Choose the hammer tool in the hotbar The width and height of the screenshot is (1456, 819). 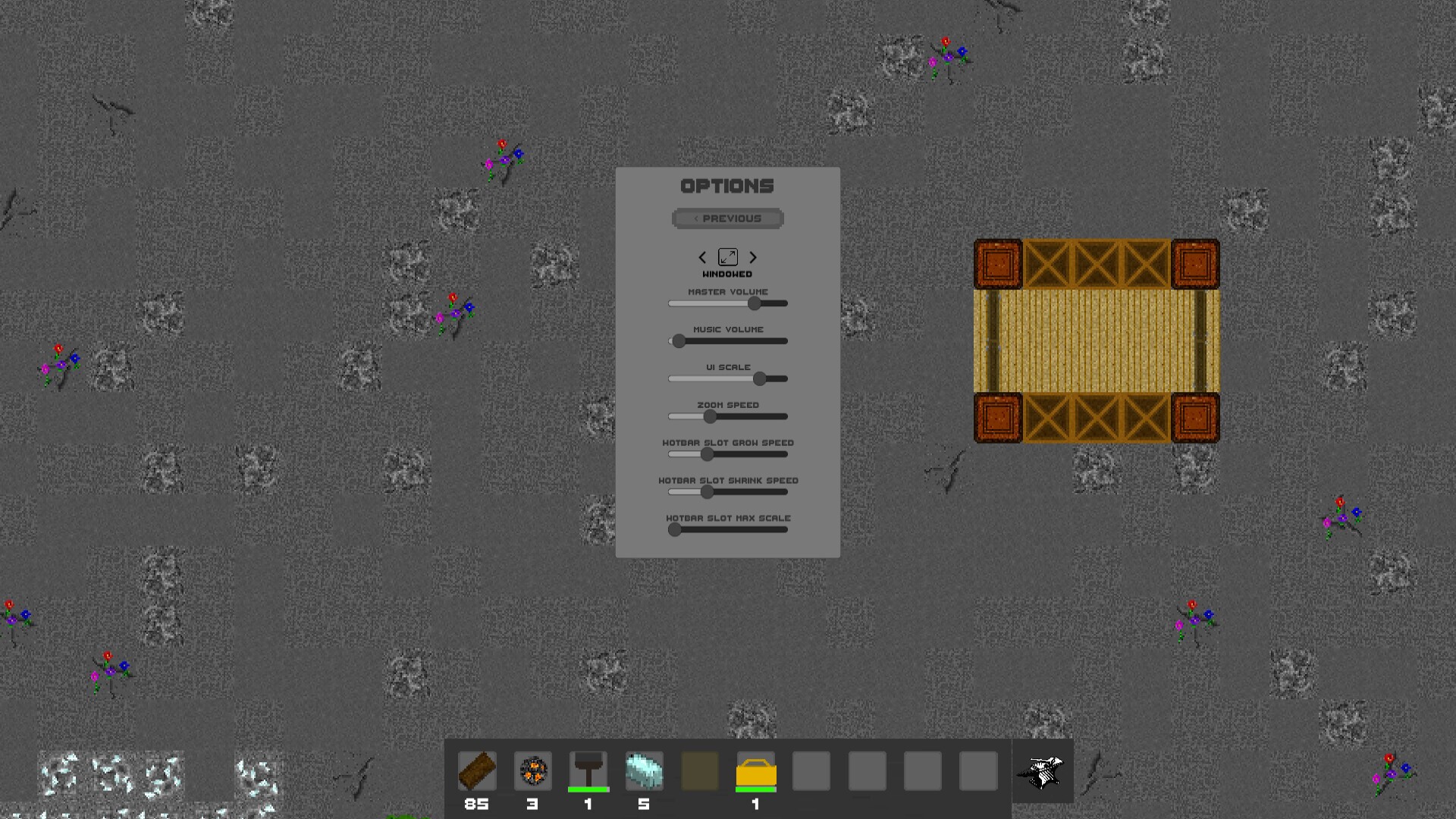588,771
